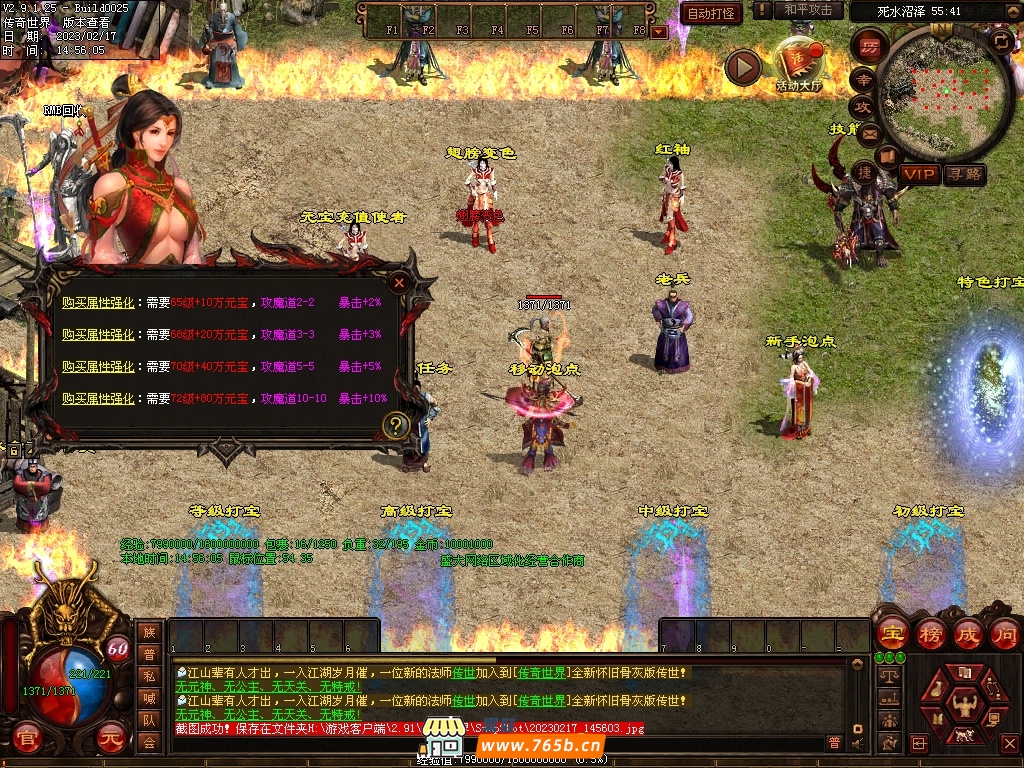This screenshot has height=768, width=1024.
Task: Open the 成 achievements button
Action: (968, 633)
